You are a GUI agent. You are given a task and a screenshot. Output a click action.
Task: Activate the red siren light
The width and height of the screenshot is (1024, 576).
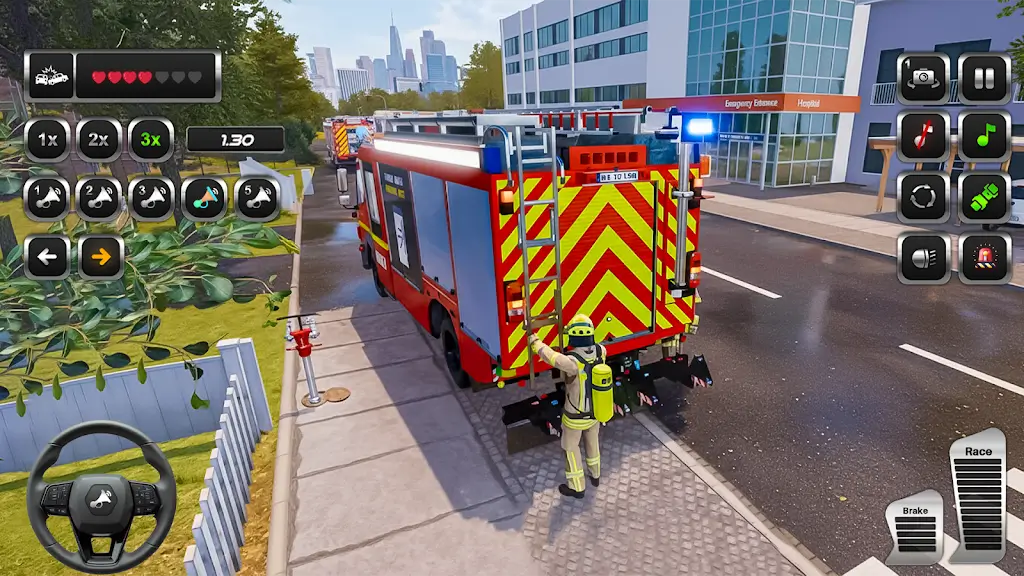point(984,258)
